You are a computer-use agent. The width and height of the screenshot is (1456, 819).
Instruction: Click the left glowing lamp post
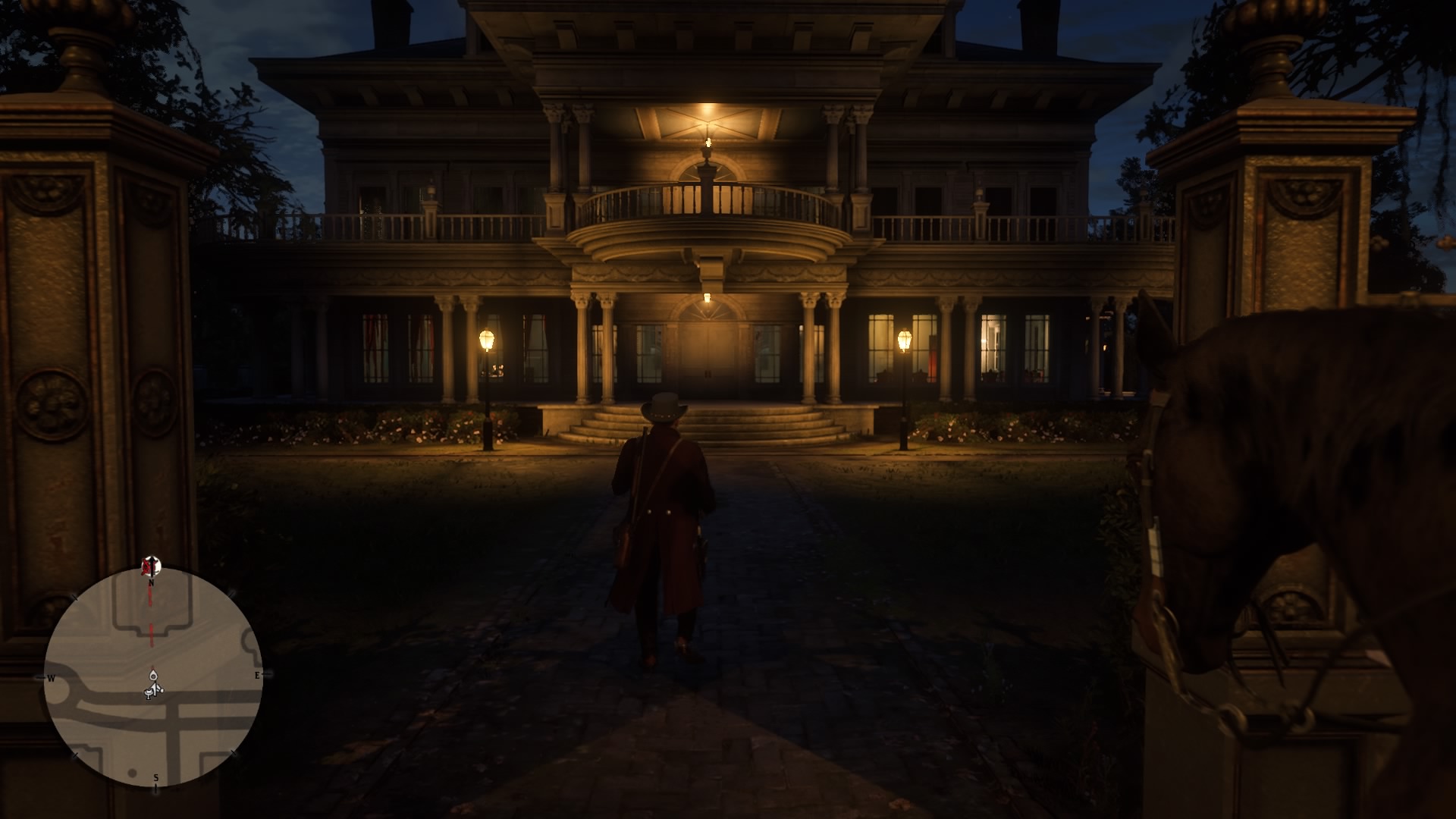[x=488, y=340]
